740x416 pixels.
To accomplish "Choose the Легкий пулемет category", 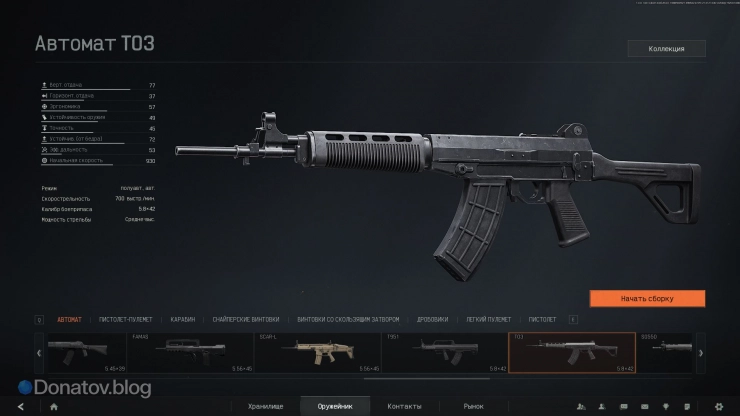I will (x=486, y=319).
